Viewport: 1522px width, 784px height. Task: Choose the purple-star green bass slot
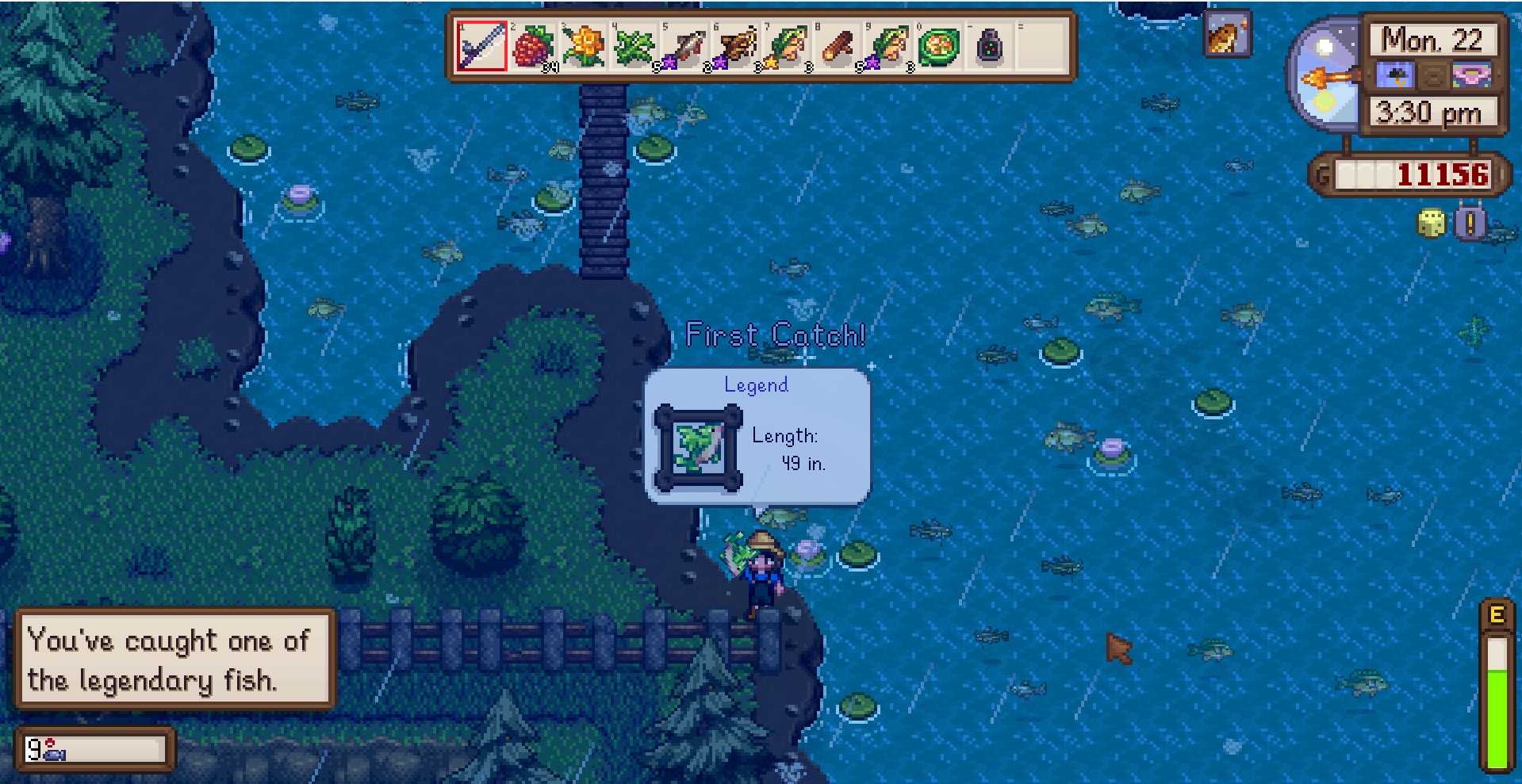[x=888, y=46]
